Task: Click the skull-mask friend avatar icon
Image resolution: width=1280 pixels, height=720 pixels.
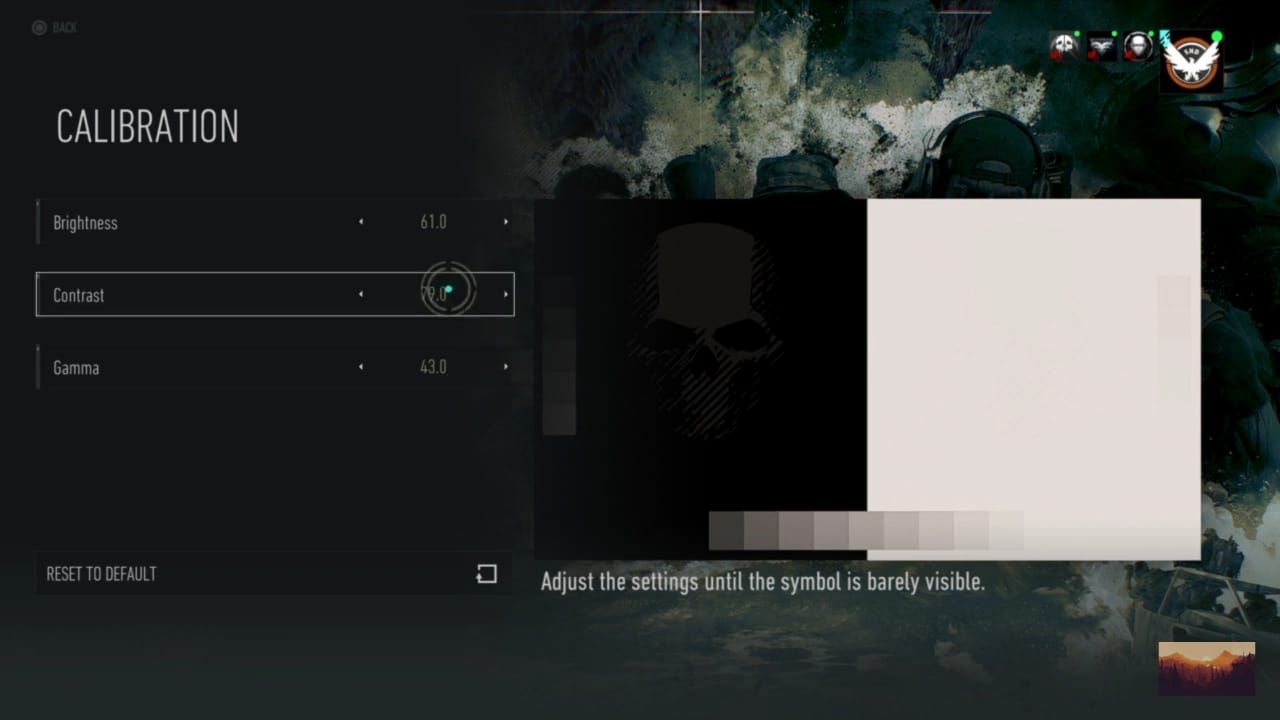Action: pyautogui.click(x=1063, y=47)
